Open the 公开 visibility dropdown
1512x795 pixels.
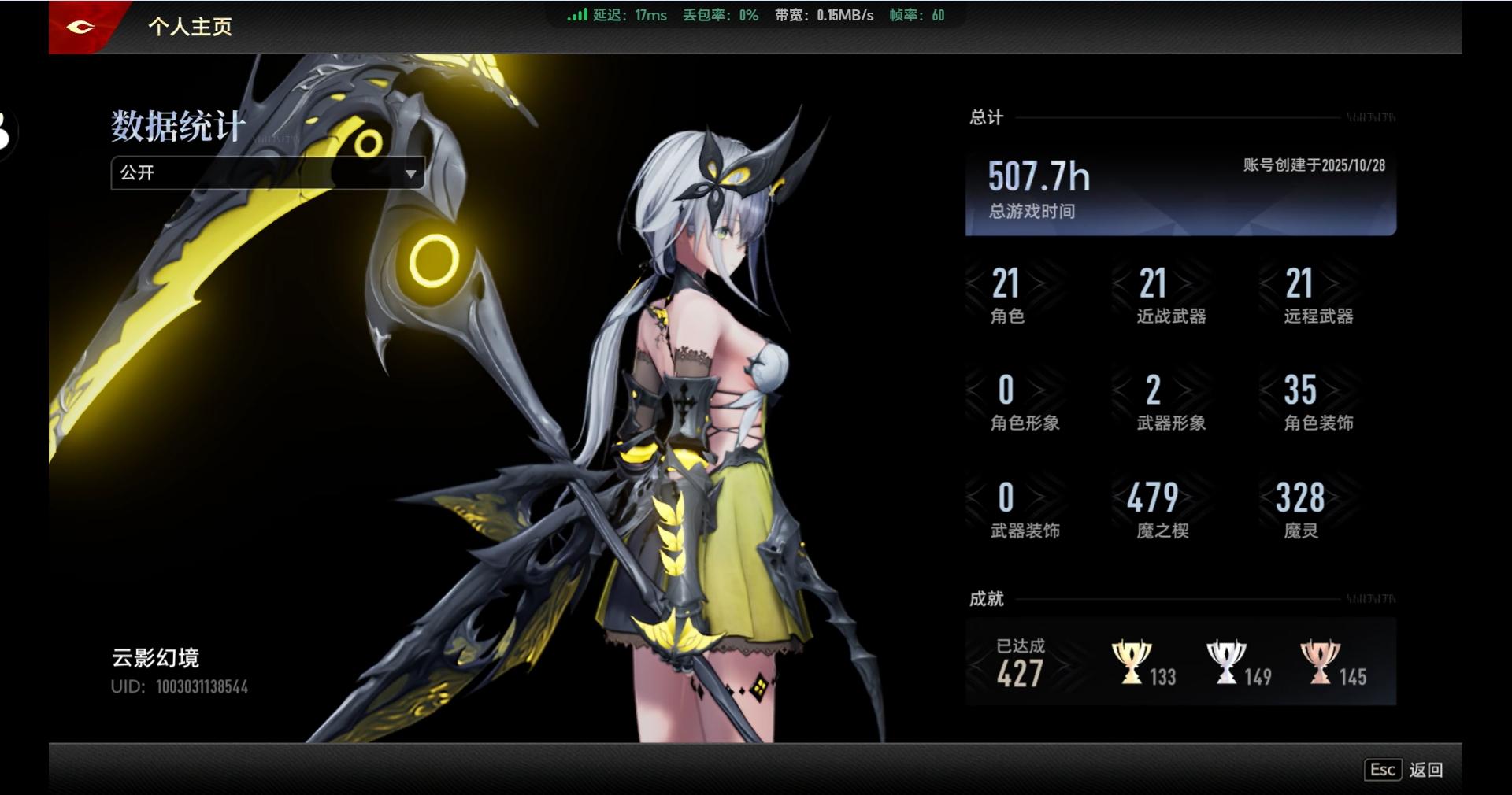267,173
